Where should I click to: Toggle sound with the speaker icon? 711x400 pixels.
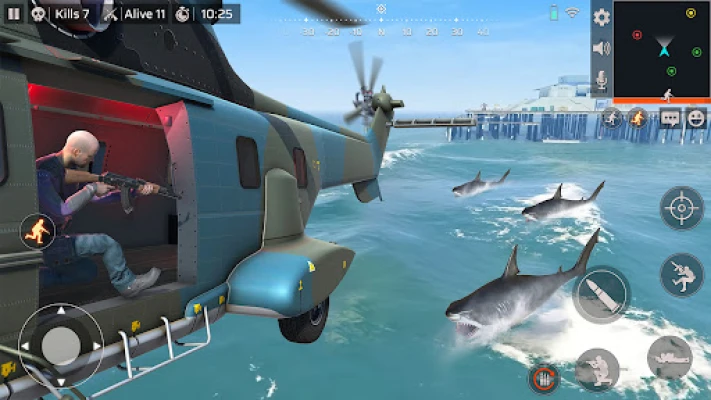601,48
